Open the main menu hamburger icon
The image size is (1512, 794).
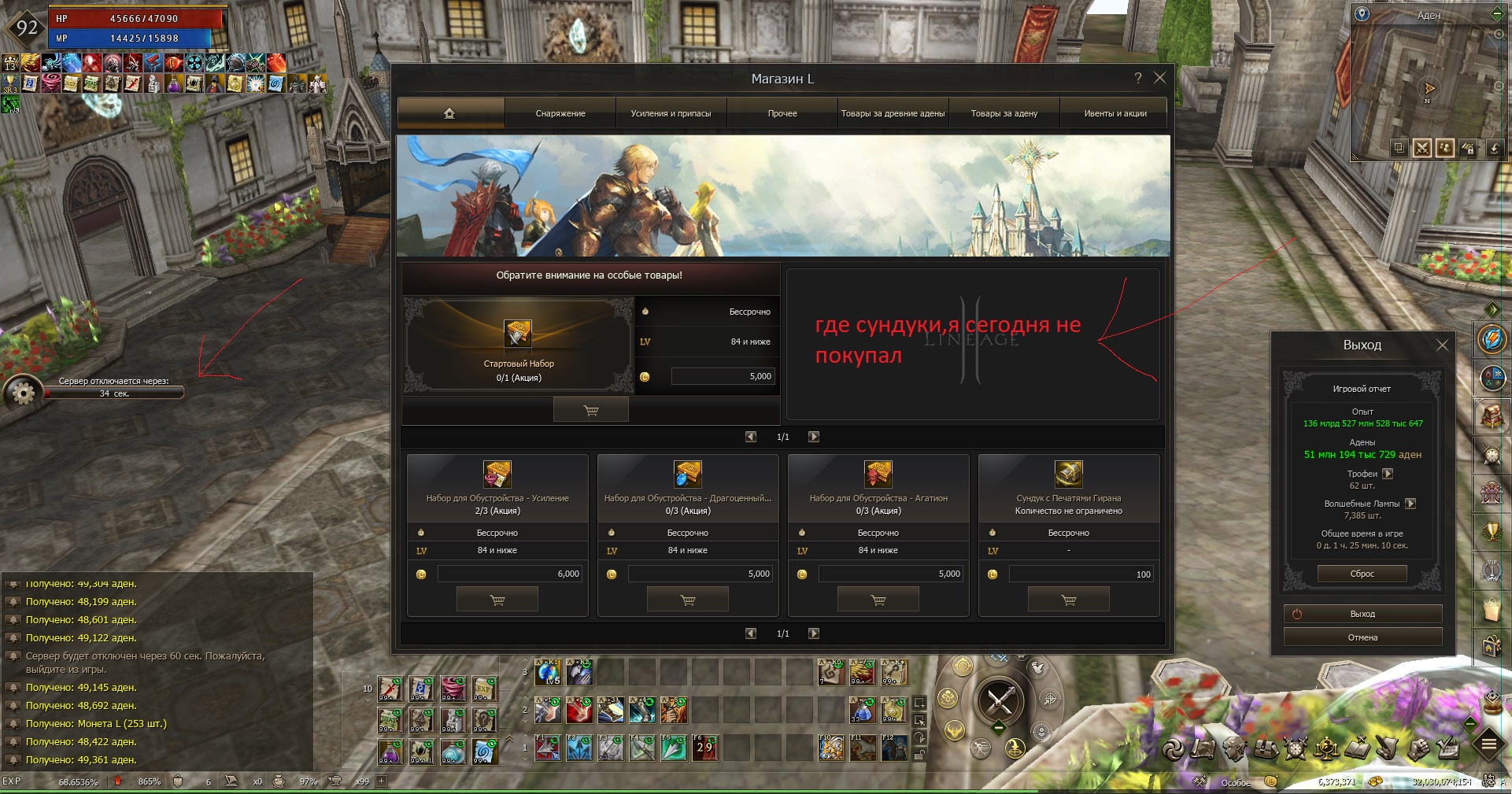point(1489,744)
